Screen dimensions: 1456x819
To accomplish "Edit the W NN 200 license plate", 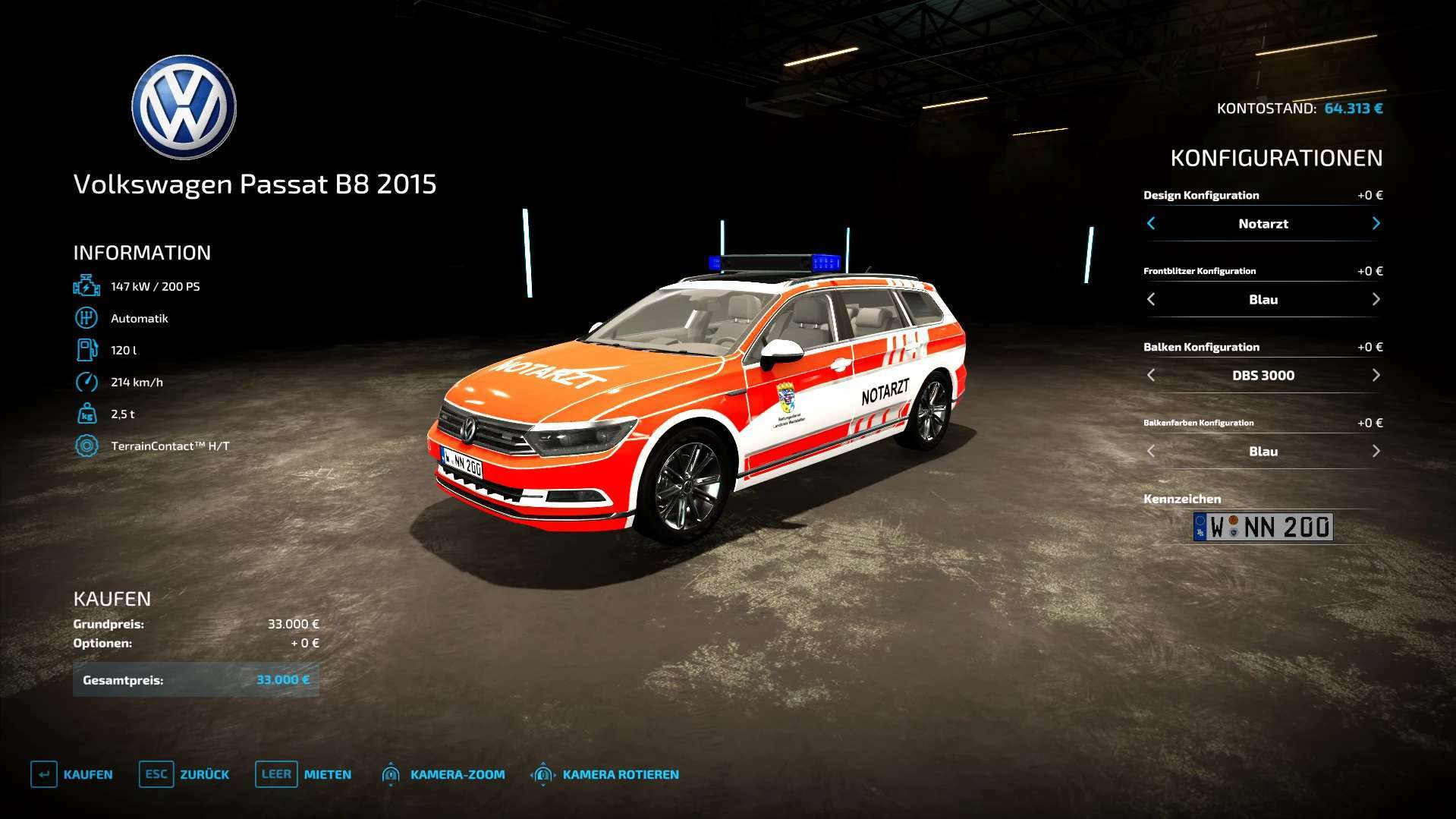I will click(1263, 527).
